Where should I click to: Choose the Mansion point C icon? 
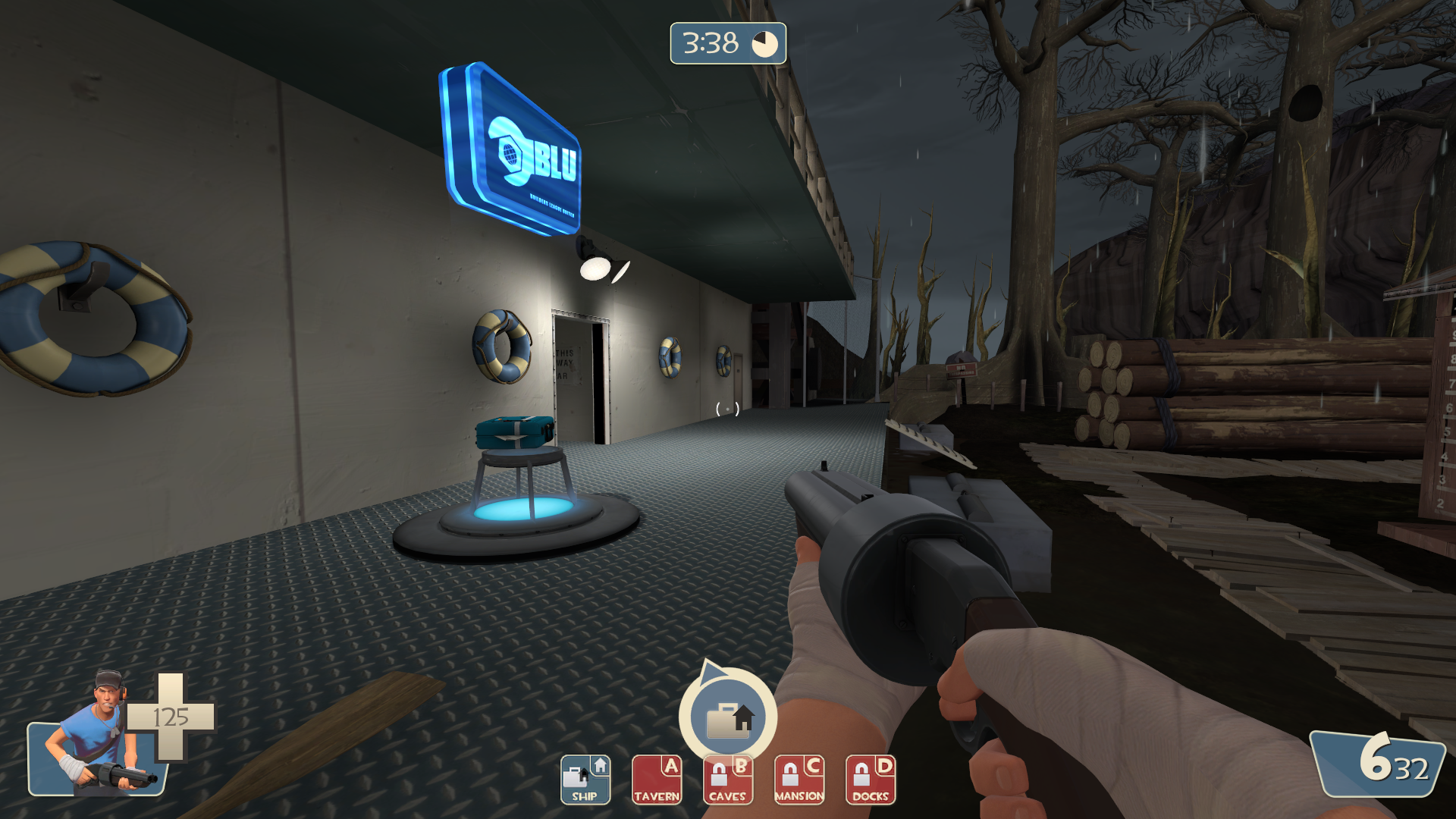pyautogui.click(x=799, y=780)
